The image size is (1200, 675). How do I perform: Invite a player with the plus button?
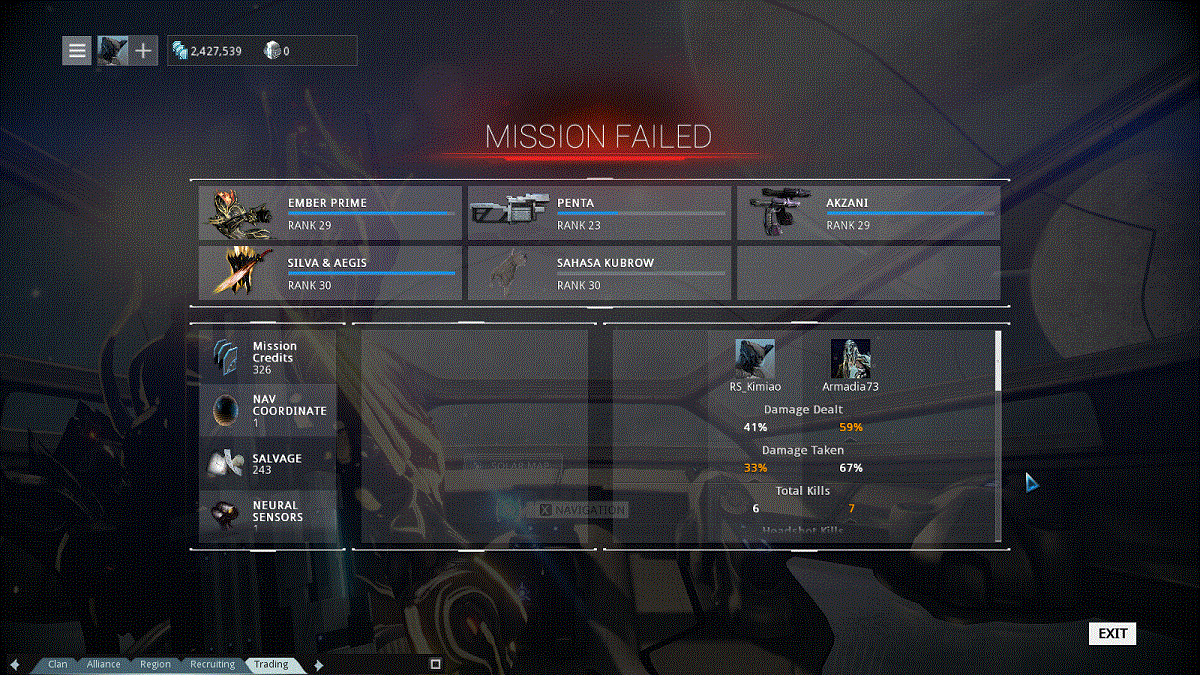click(143, 50)
